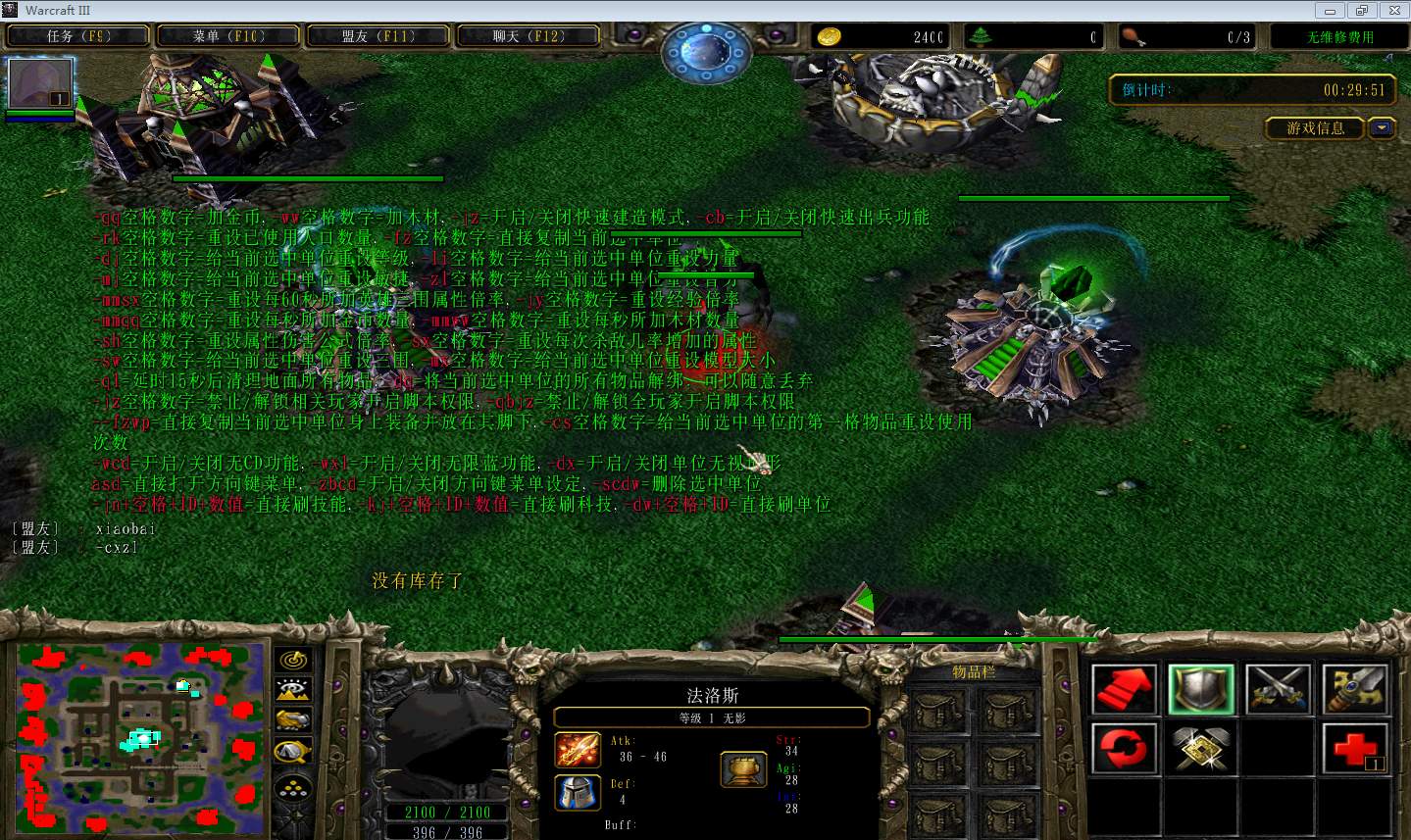
Task: Select the hero portrait icon
Action: [x=40, y=83]
